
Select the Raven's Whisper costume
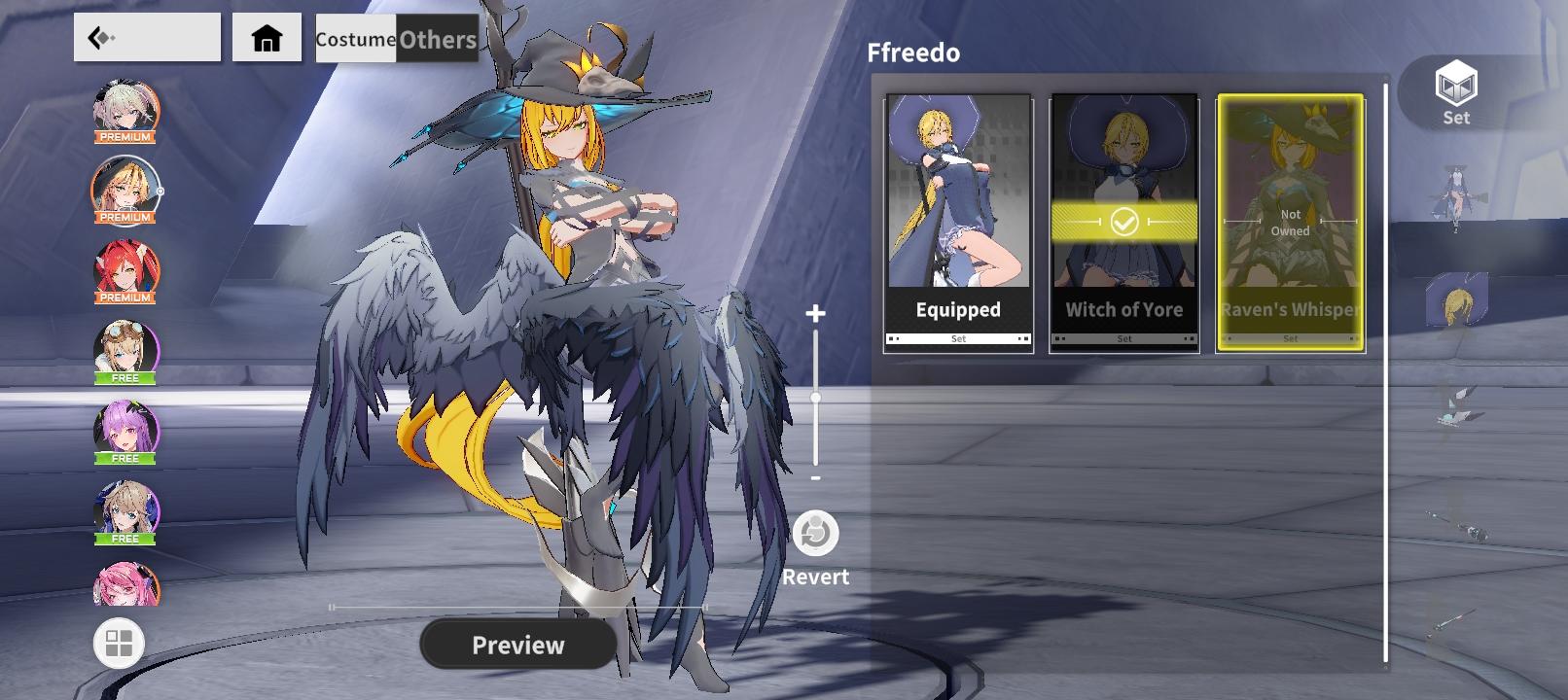coord(1290,223)
